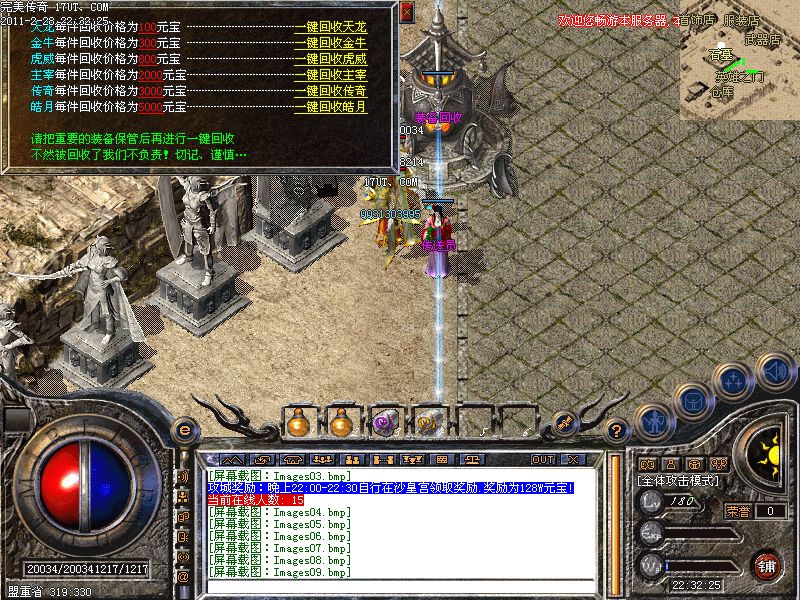Screen dimensions: 800x600
Task: Open the round 'e' button left of the belt
Action: tap(184, 430)
